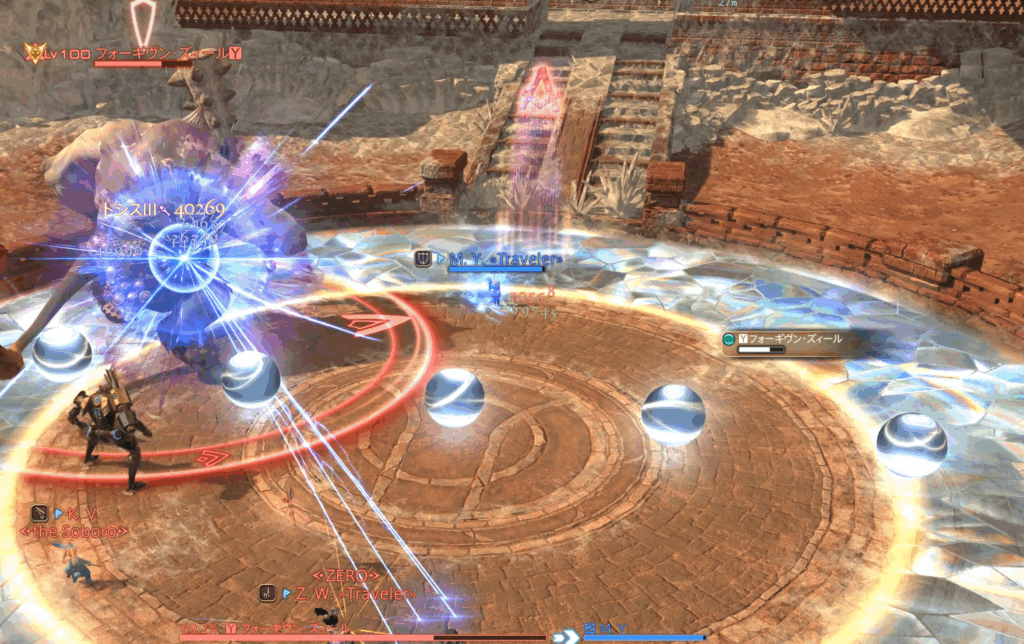This screenshot has width=1024, height=644.
Task: Target the Lv100 フォーギヴン・ズィール enemy nameplate
Action: point(135,53)
